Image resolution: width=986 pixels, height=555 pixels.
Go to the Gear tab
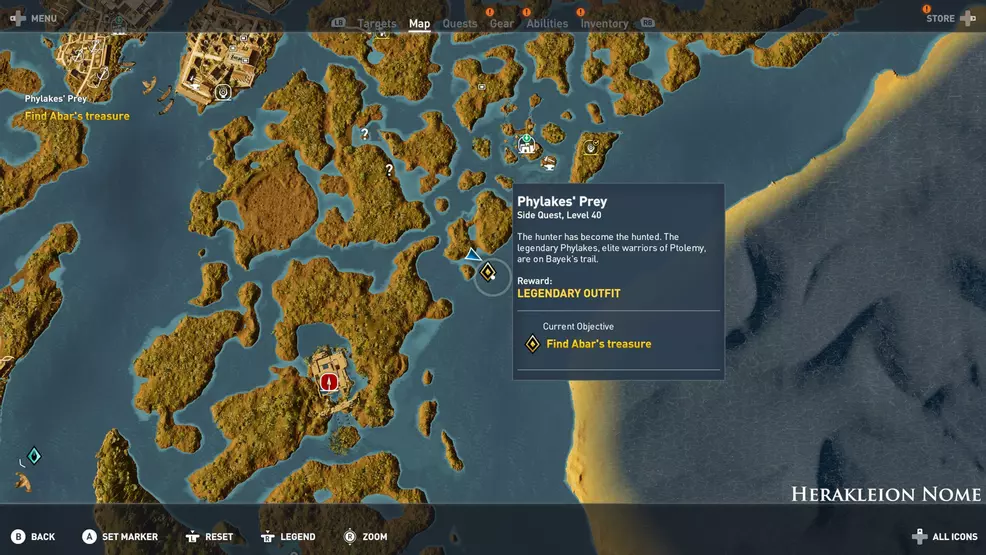click(502, 24)
